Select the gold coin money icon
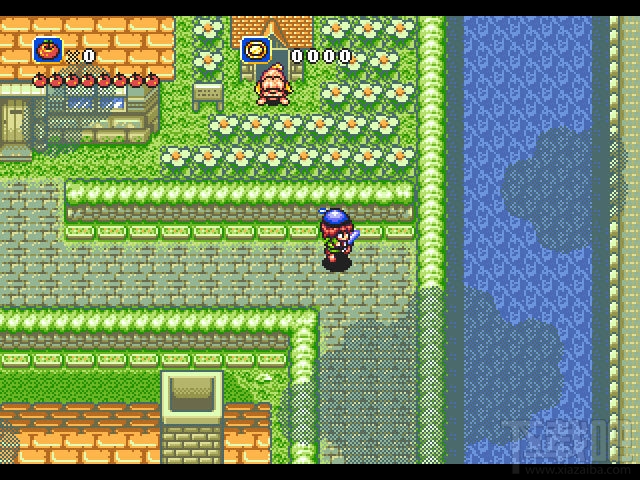This screenshot has height=480, width=640. tap(256, 49)
